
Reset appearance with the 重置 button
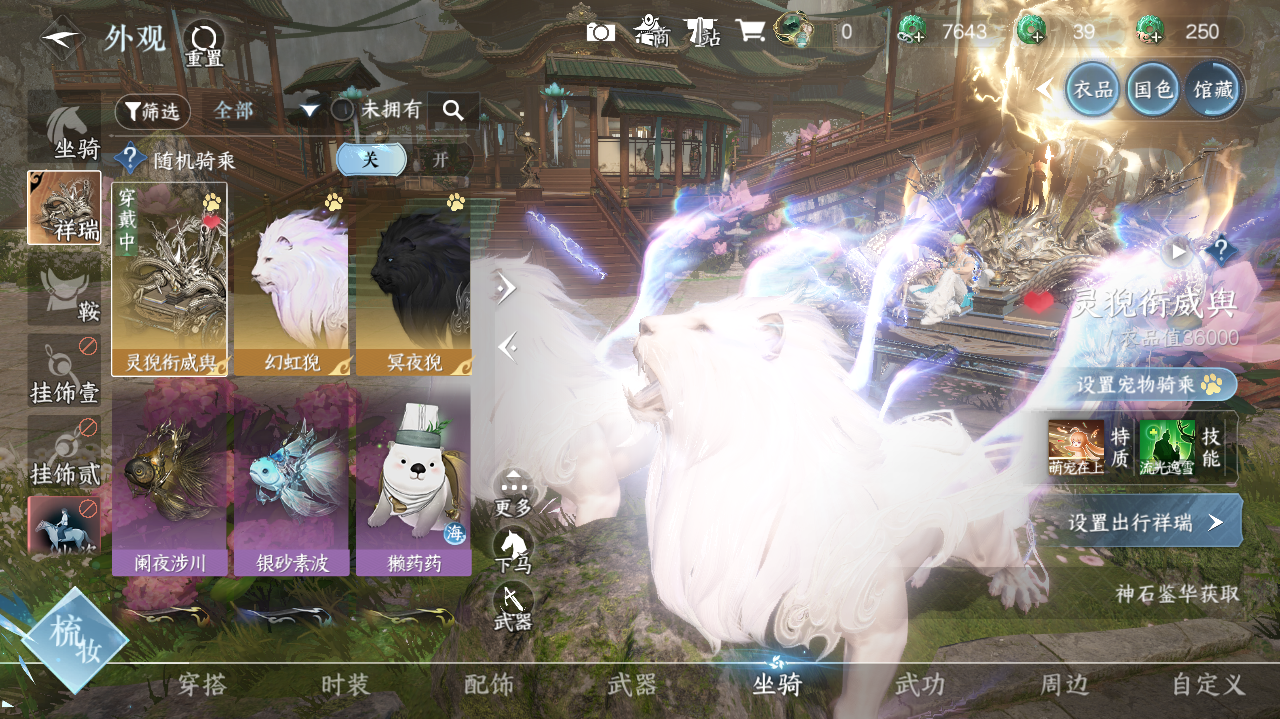[x=203, y=44]
